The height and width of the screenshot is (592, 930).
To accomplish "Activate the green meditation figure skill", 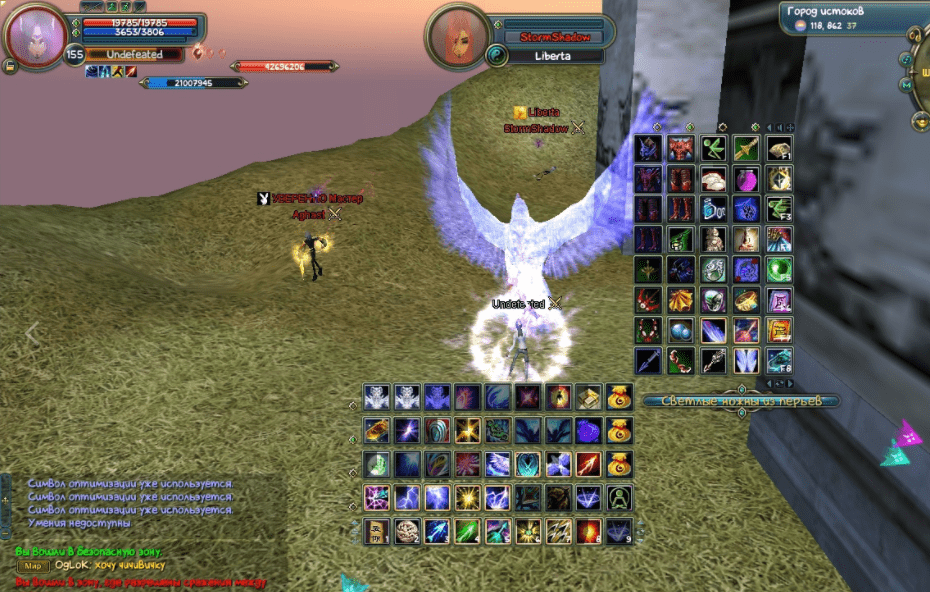I will [x=618, y=498].
